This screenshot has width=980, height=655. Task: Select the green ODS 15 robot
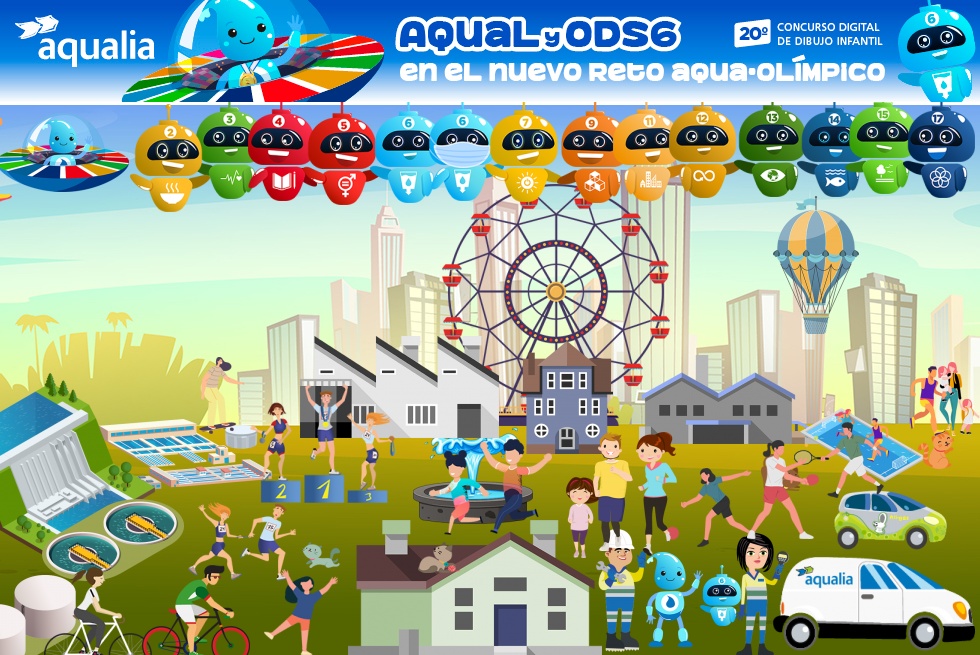(x=880, y=146)
